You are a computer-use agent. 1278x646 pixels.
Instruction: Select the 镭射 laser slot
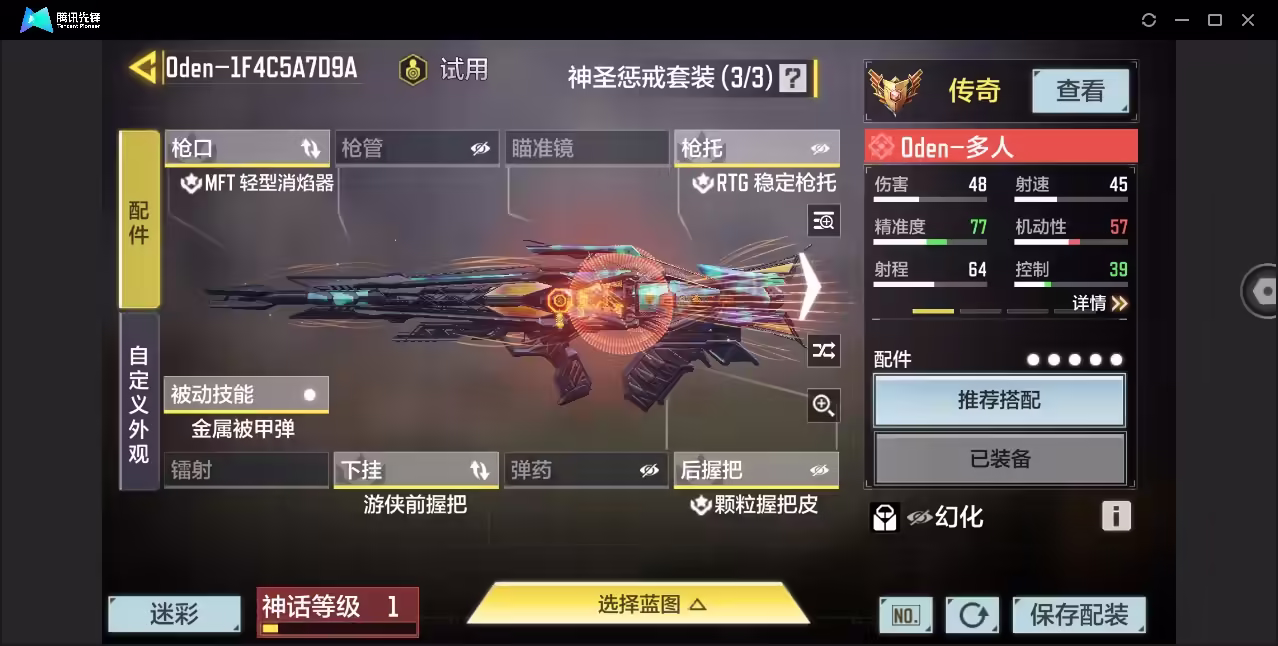click(246, 469)
